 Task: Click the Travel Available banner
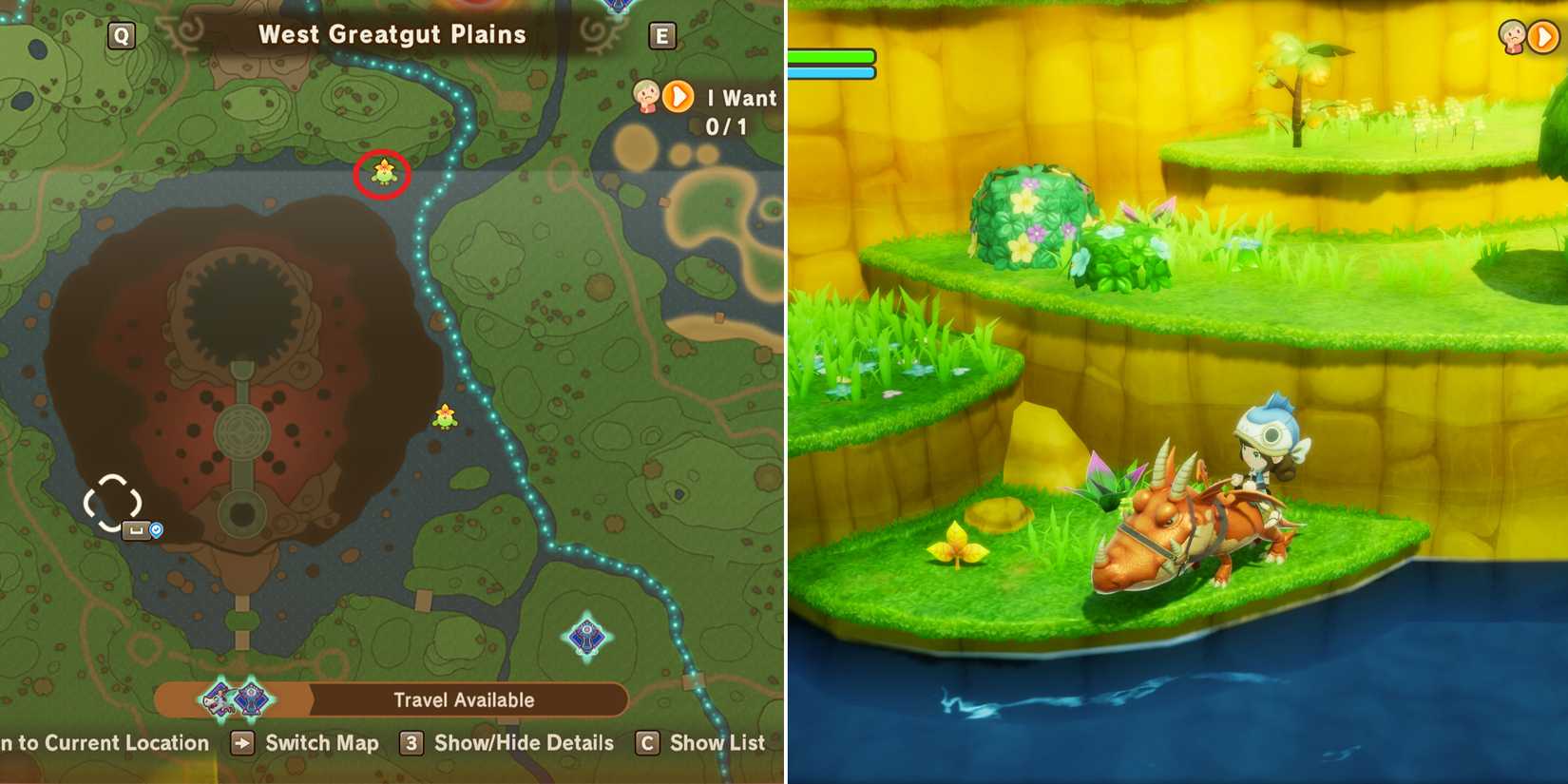tap(464, 699)
